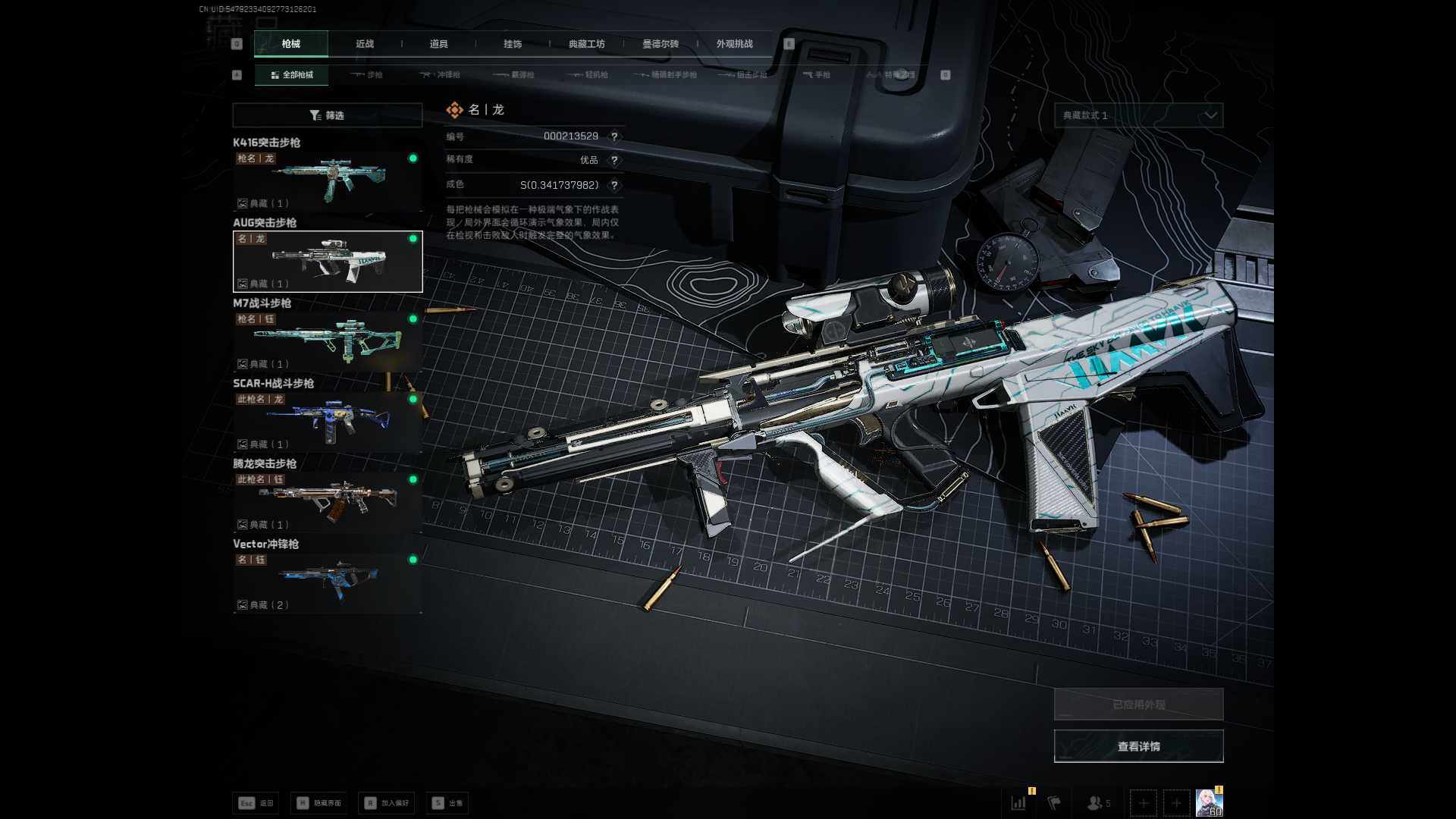
Task: Click the 筛选 filter button
Action: (x=327, y=115)
